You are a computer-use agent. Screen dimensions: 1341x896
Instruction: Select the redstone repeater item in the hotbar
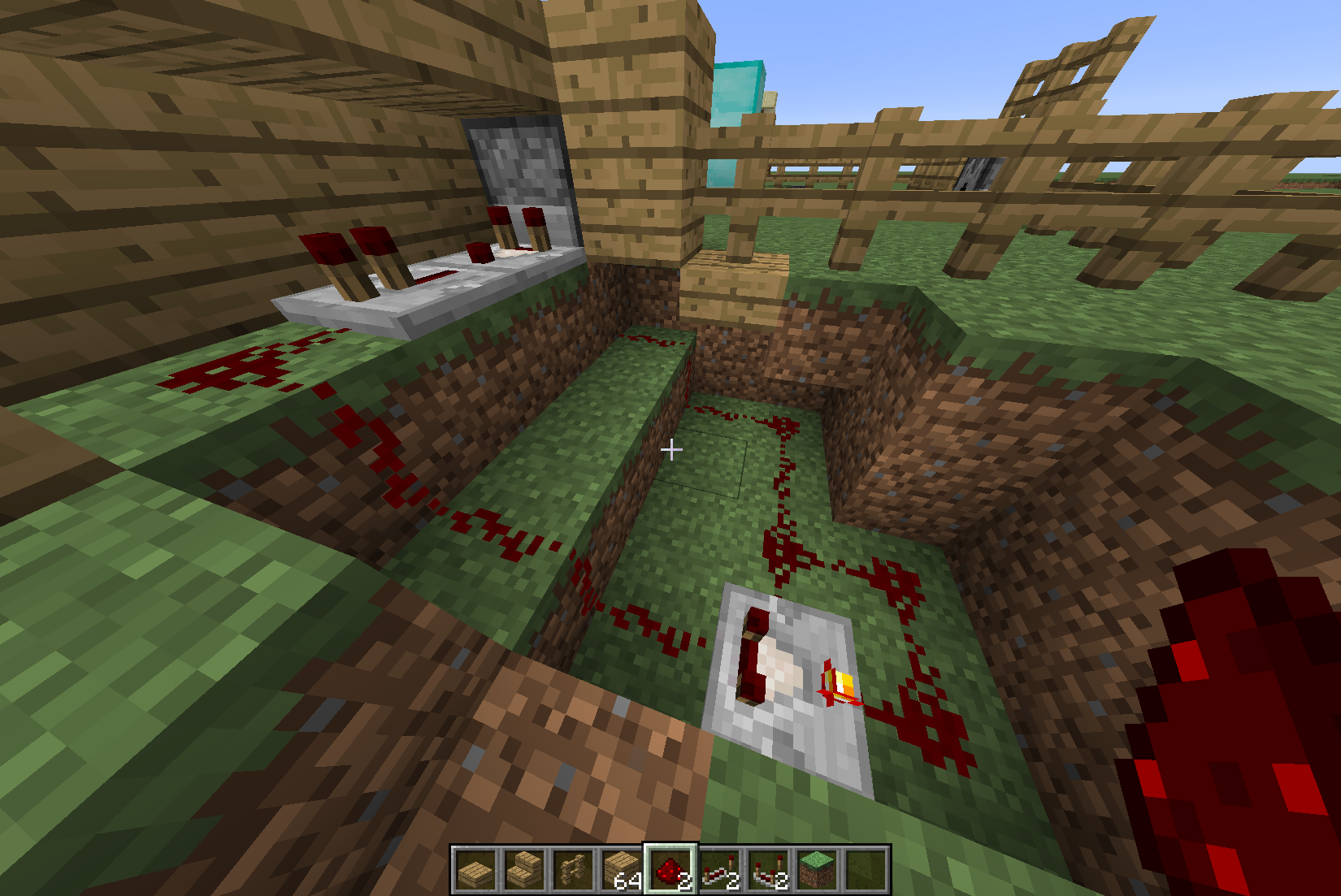[717, 869]
